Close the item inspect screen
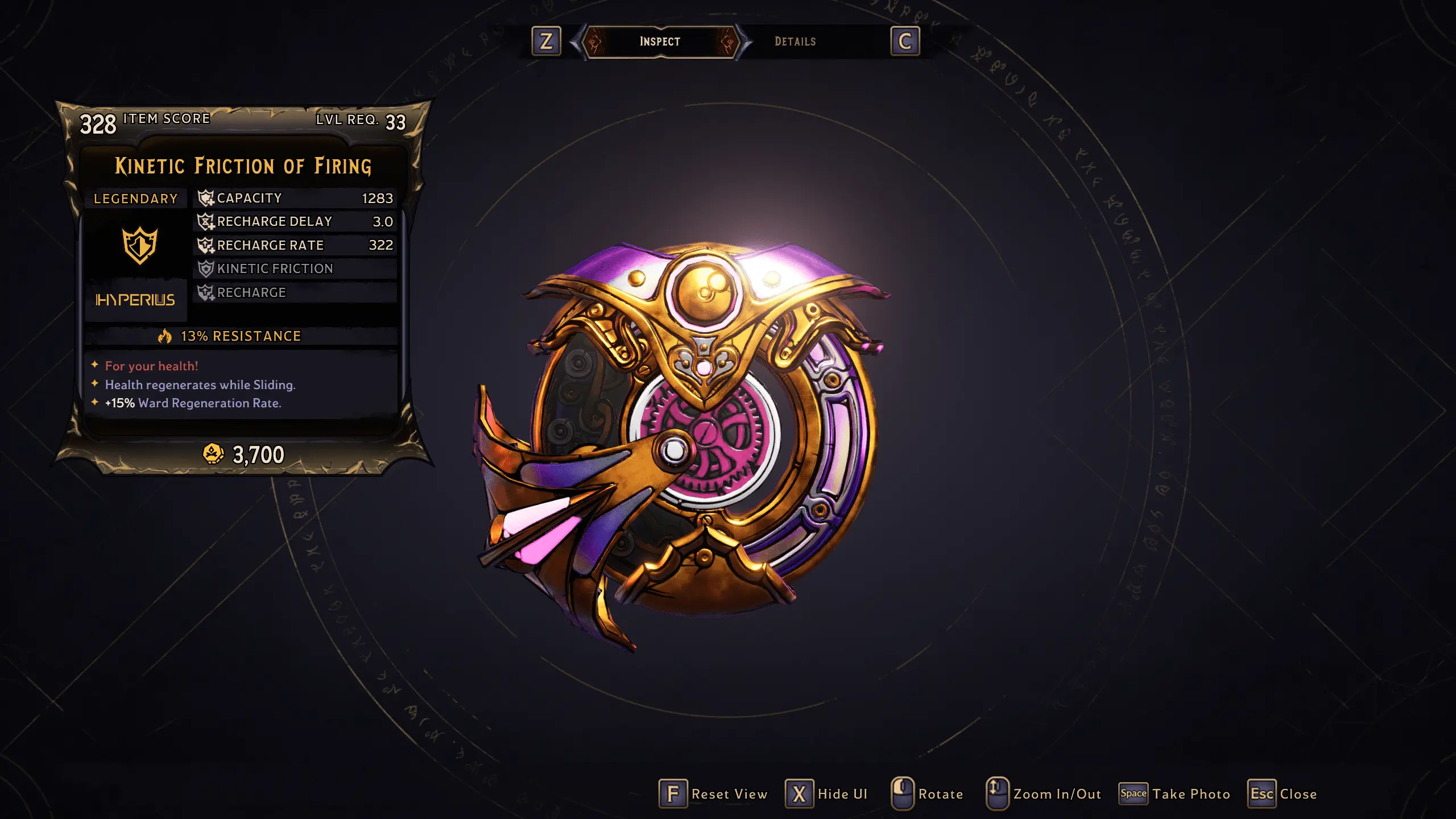 pyautogui.click(x=1283, y=794)
